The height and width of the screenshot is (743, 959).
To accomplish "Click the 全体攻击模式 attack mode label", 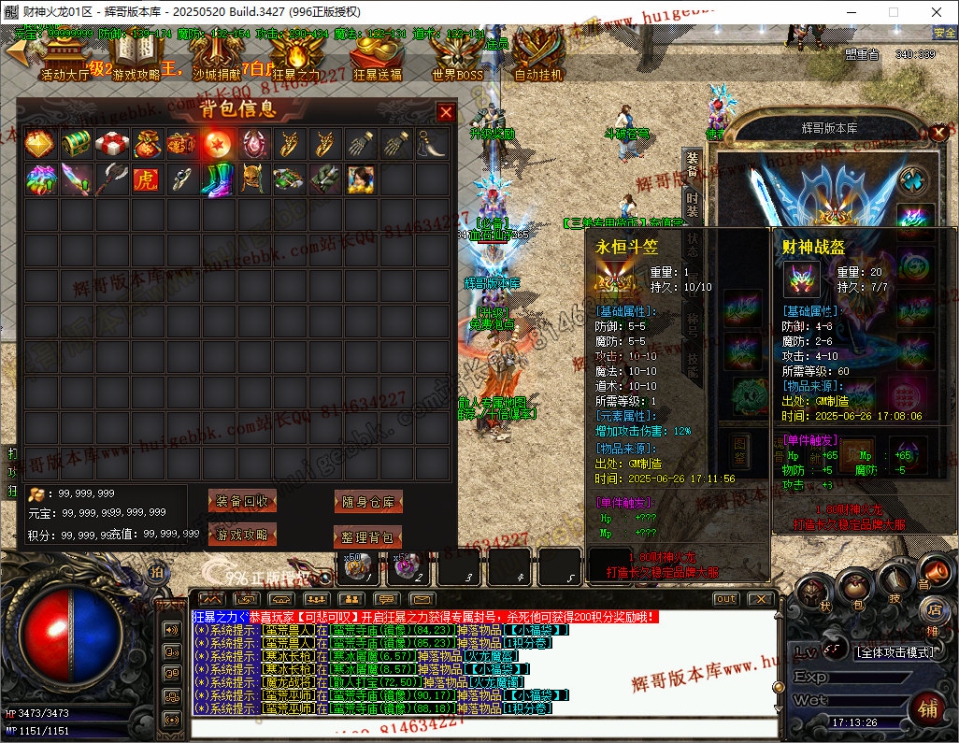I will pos(895,652).
